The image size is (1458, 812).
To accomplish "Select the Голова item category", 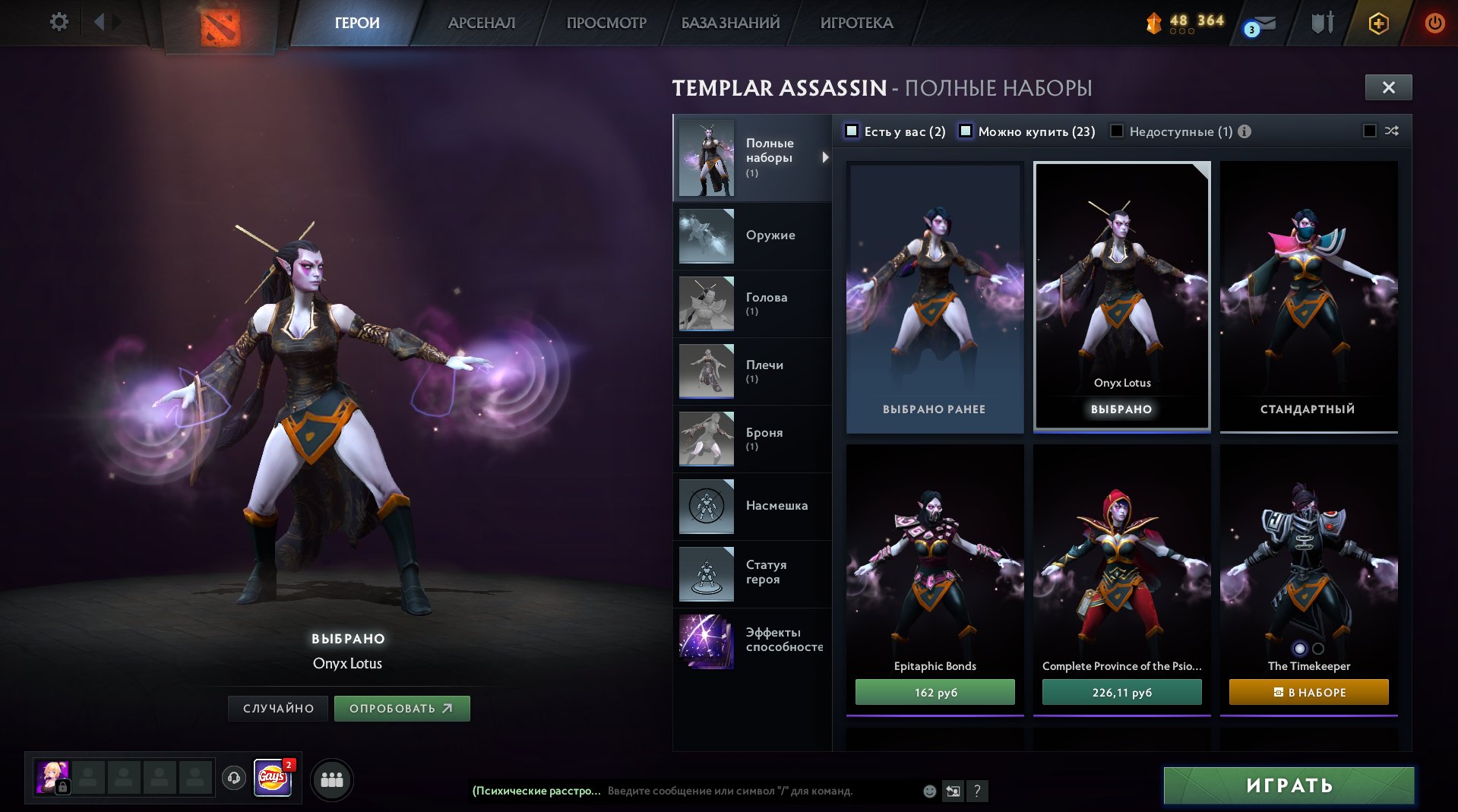I will pos(752,303).
